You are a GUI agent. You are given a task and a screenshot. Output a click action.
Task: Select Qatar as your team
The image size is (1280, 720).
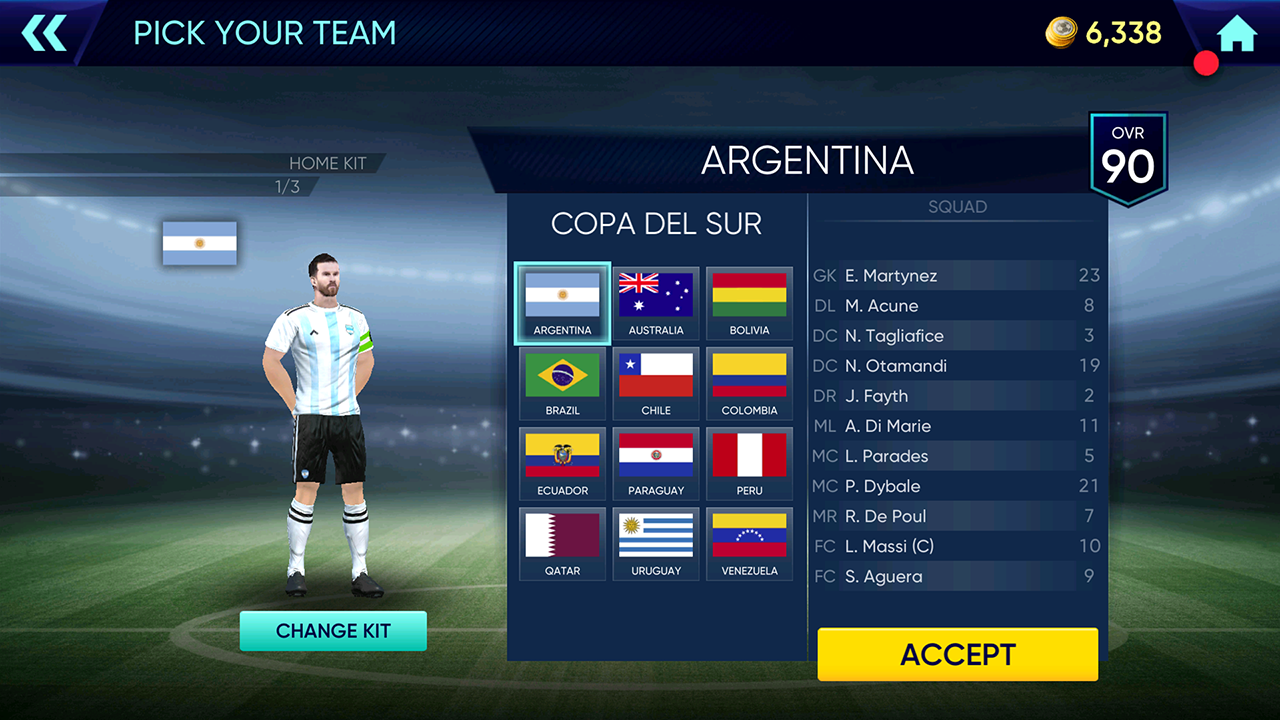(562, 544)
